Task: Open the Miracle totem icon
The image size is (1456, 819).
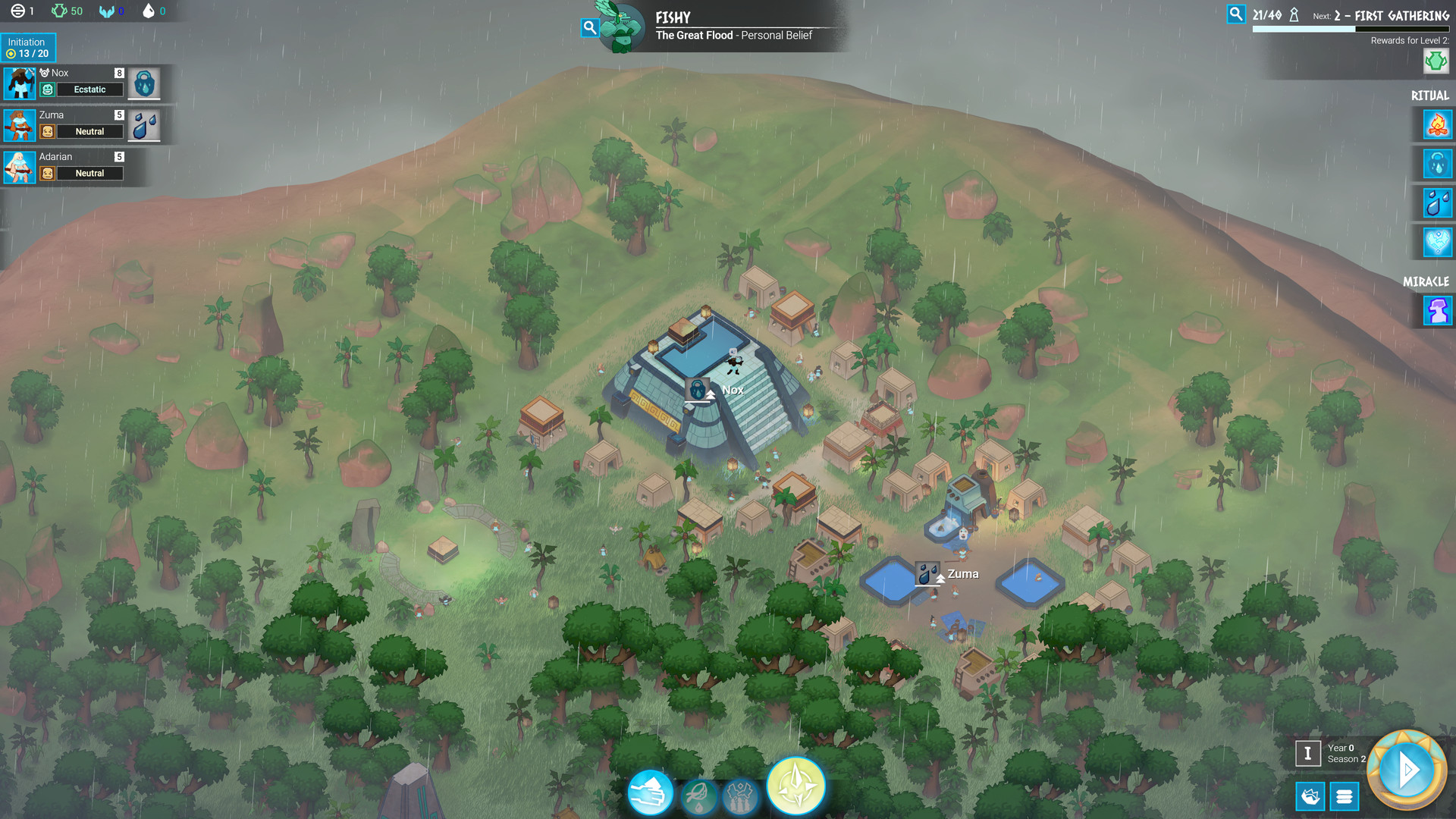Action: point(1436,310)
